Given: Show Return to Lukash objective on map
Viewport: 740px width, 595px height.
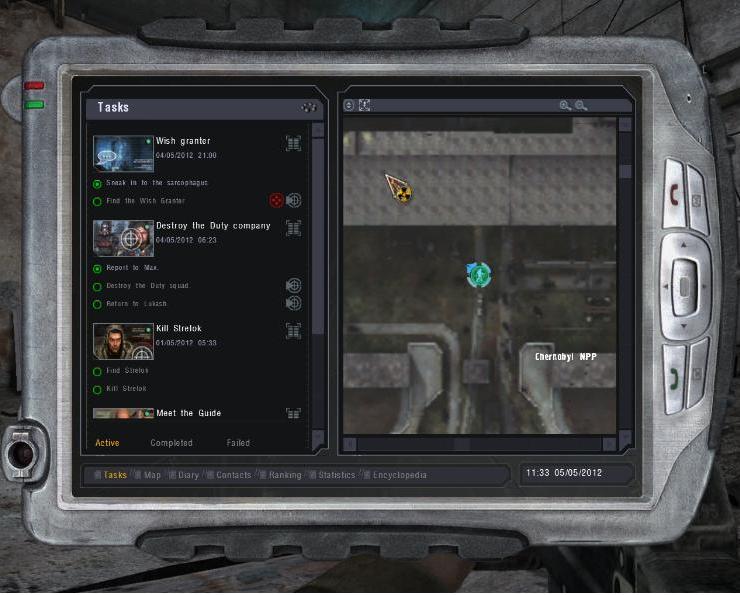Looking at the screenshot, I should (293, 304).
